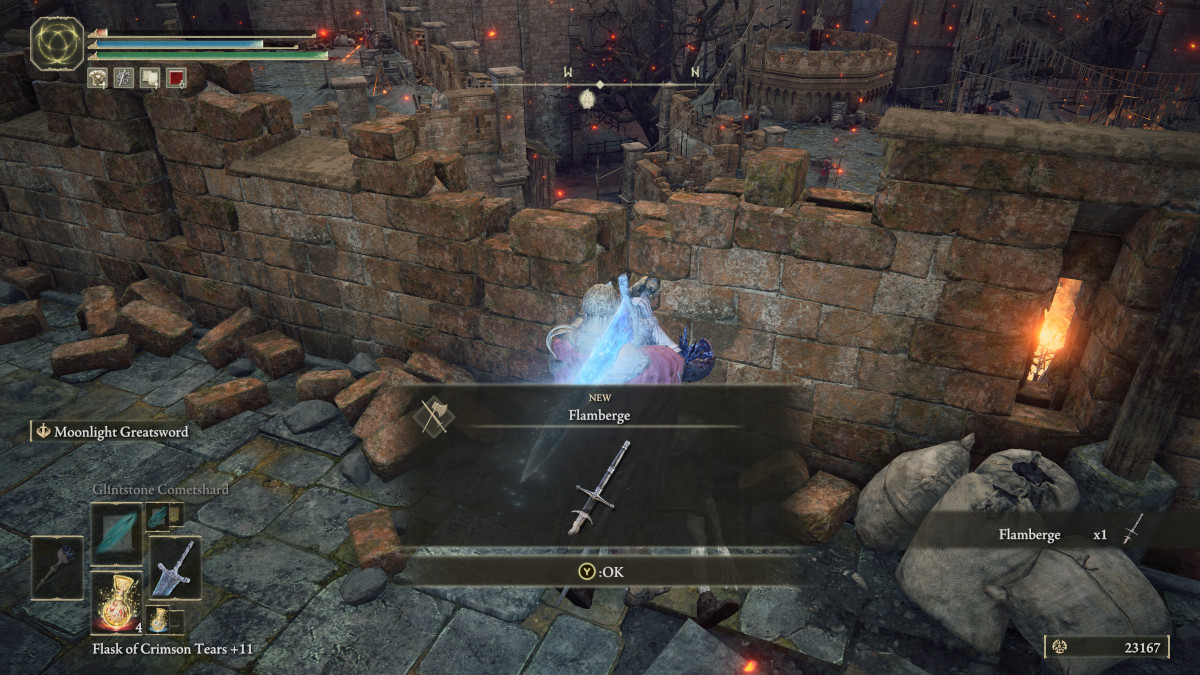Select the Moonlight Greatsword right-hand weapon slot
The image size is (1200, 675).
175,566
